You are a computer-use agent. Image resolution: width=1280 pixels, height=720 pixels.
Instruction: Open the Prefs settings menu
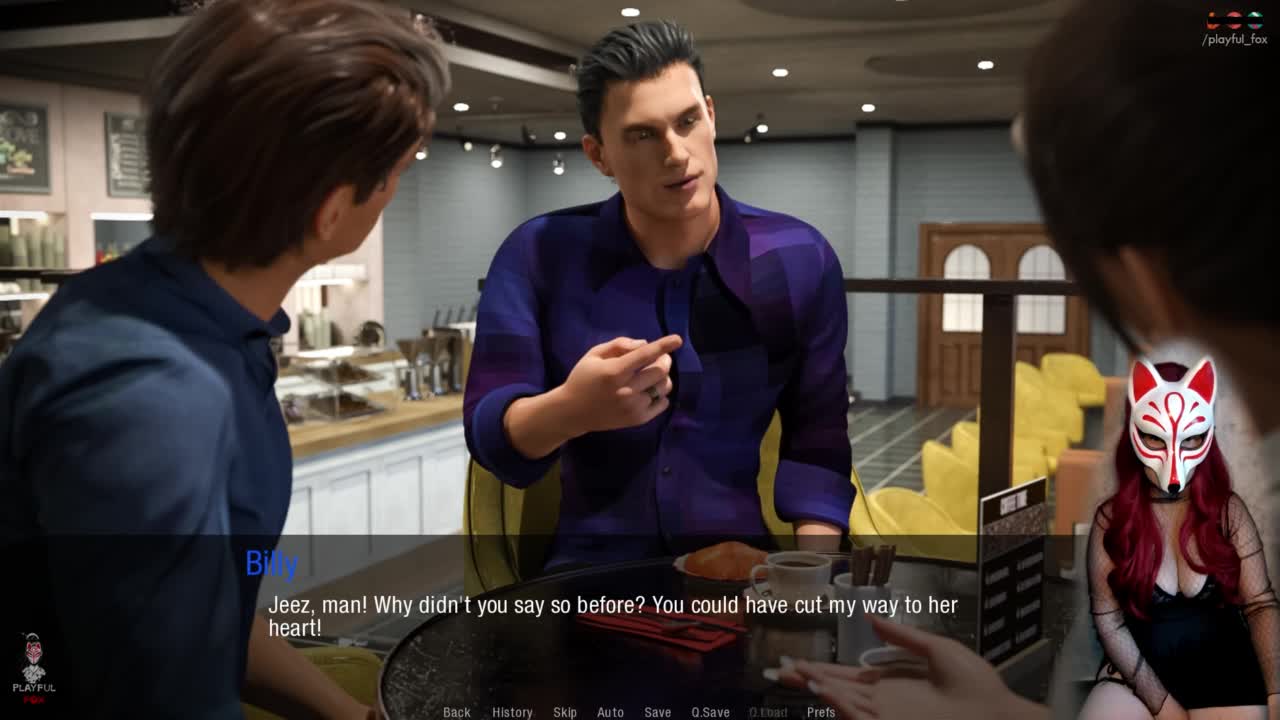point(821,712)
